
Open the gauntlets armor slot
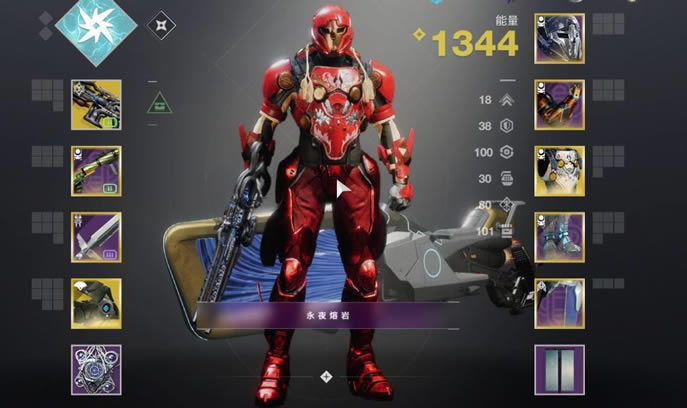pyautogui.click(x=559, y=105)
